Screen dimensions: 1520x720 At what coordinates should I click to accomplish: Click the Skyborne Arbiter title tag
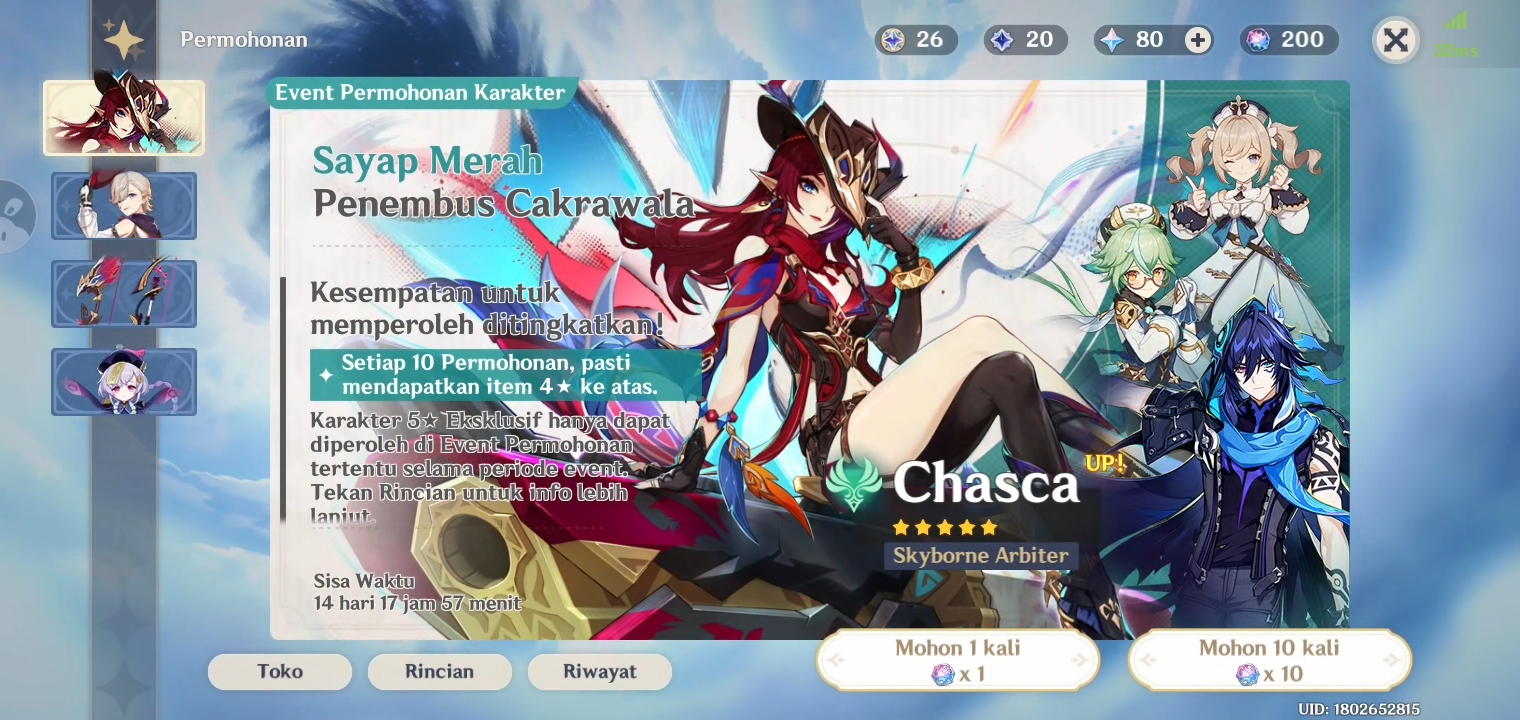(981, 556)
